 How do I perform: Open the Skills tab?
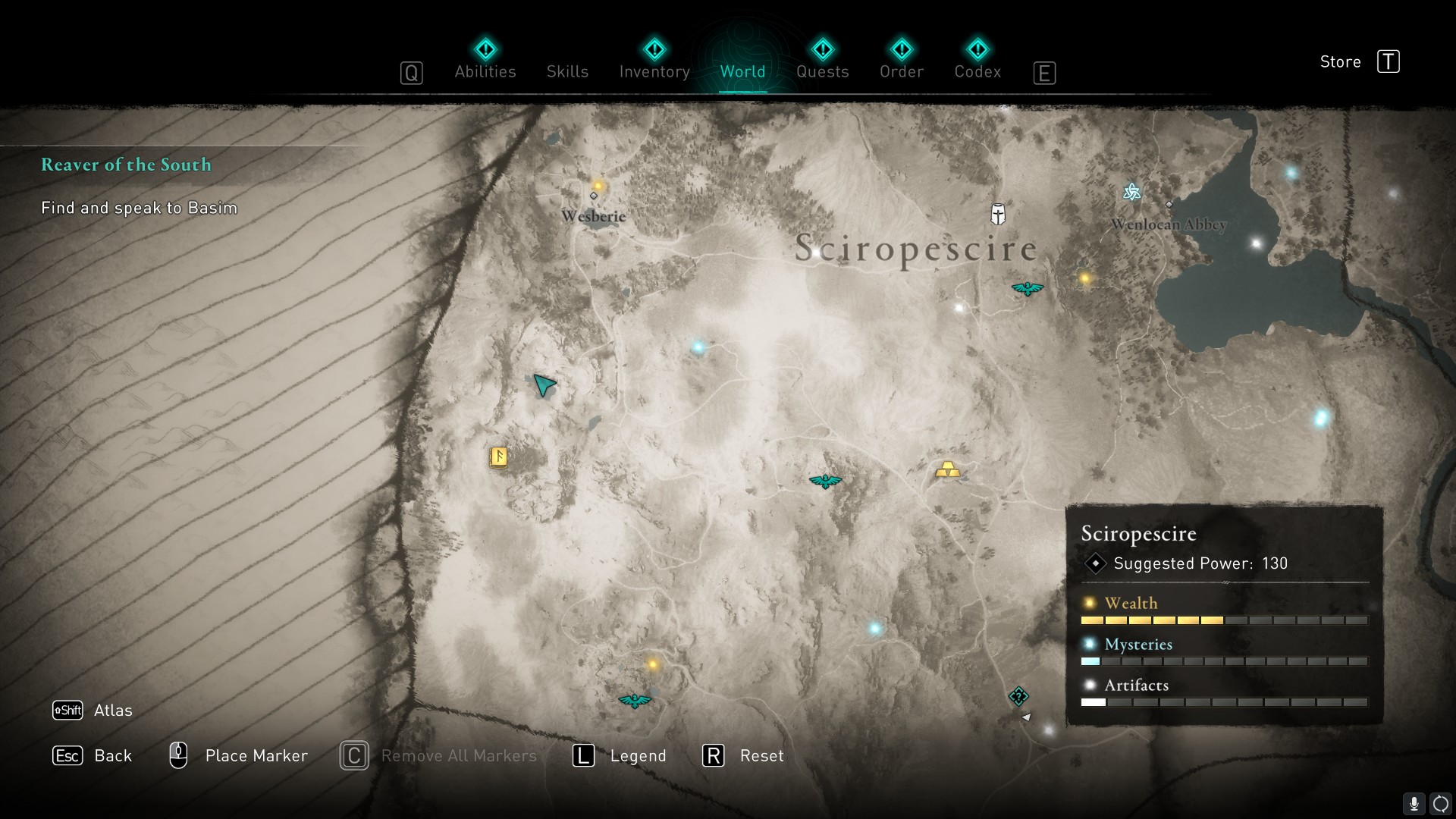[567, 71]
